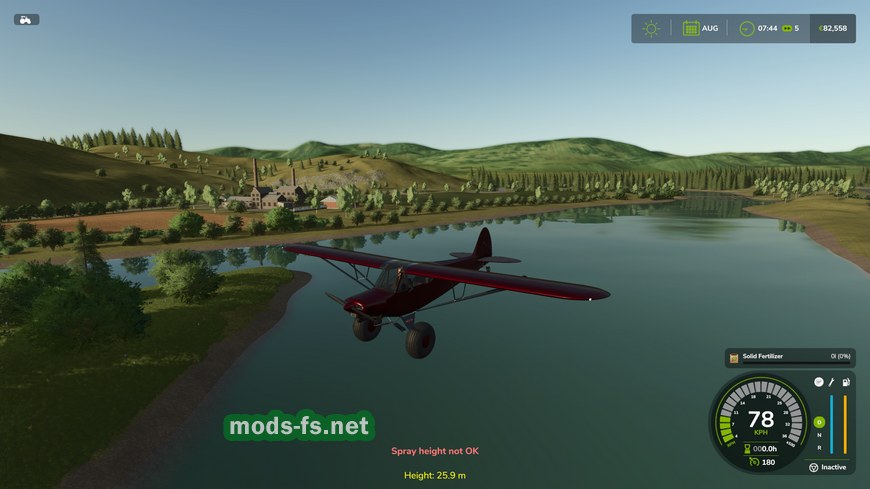
Task: Click the fuel pump icon
Action: 846,382
